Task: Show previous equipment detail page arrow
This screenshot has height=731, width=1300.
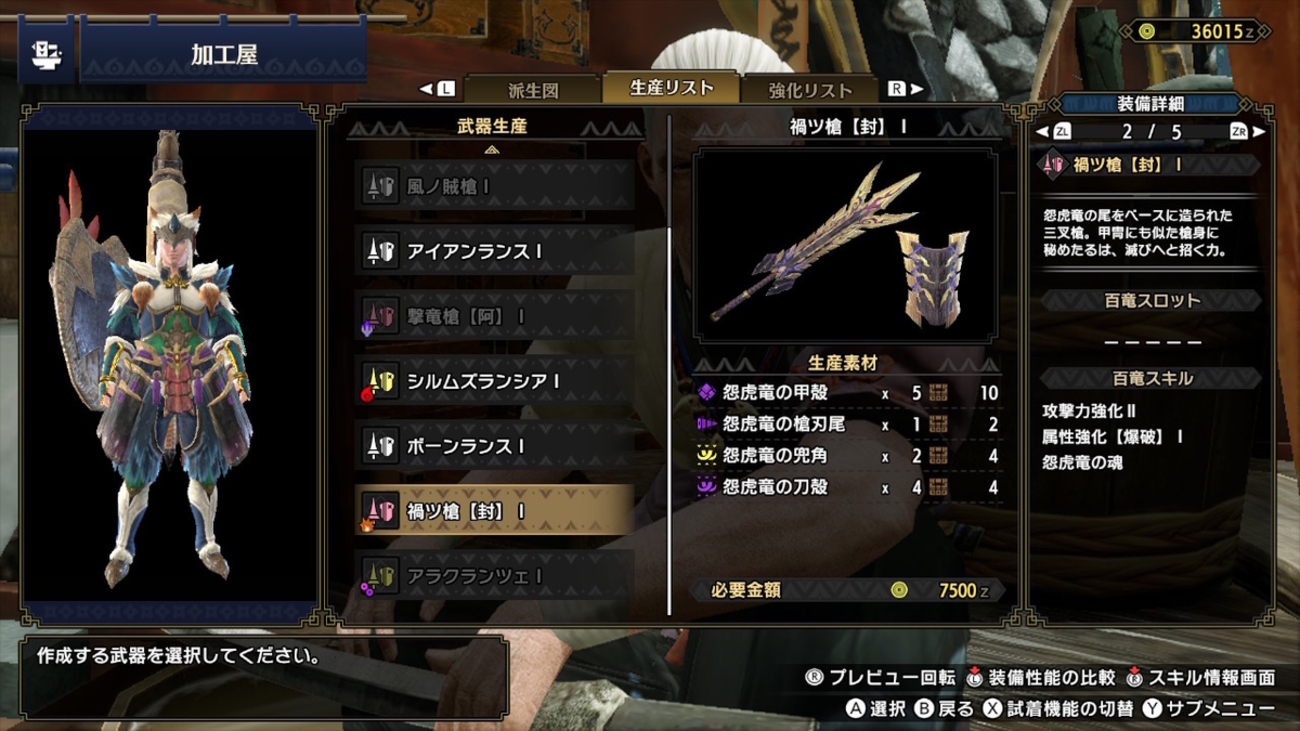Action: tap(1042, 131)
